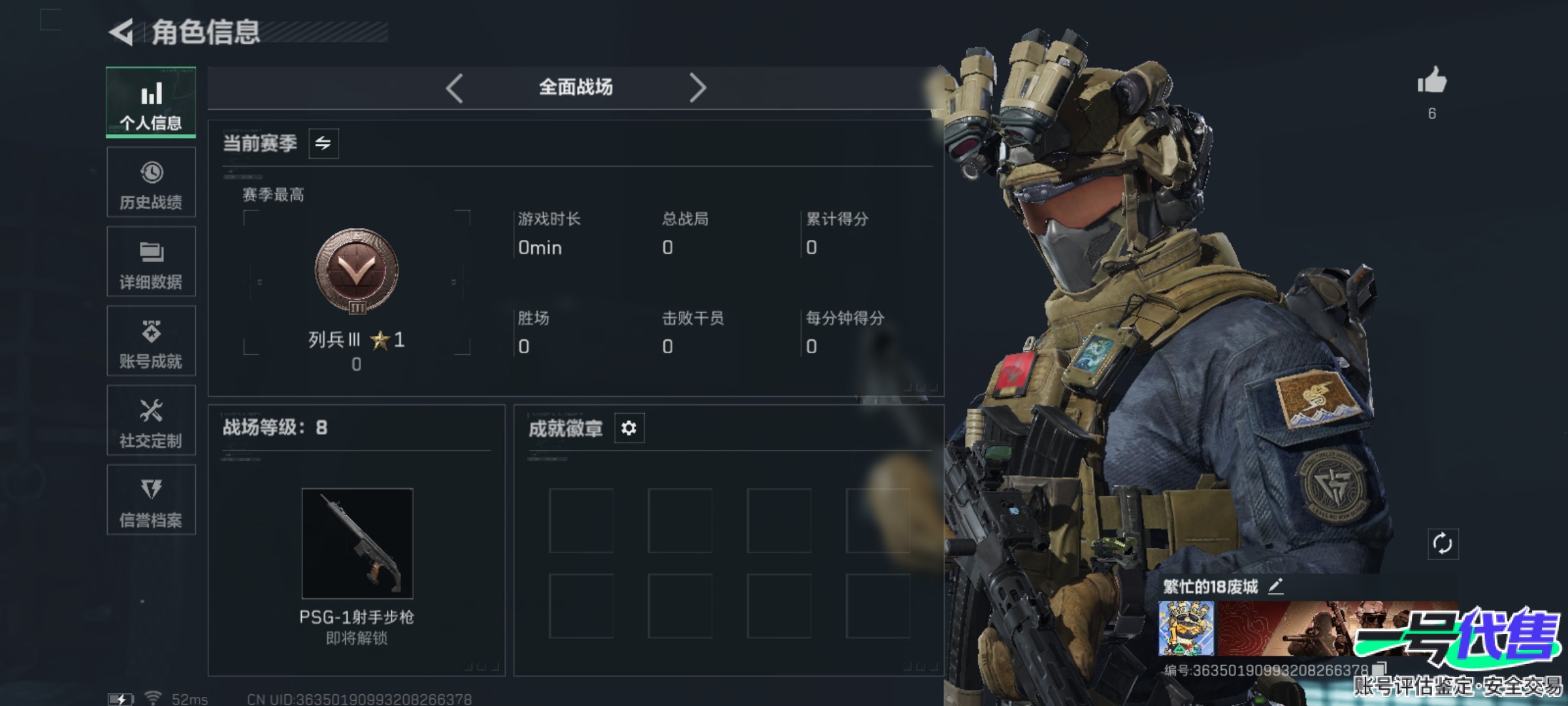This screenshot has width=1568, height=706.
Task: Click the player avatar portrait
Action: (1186, 629)
